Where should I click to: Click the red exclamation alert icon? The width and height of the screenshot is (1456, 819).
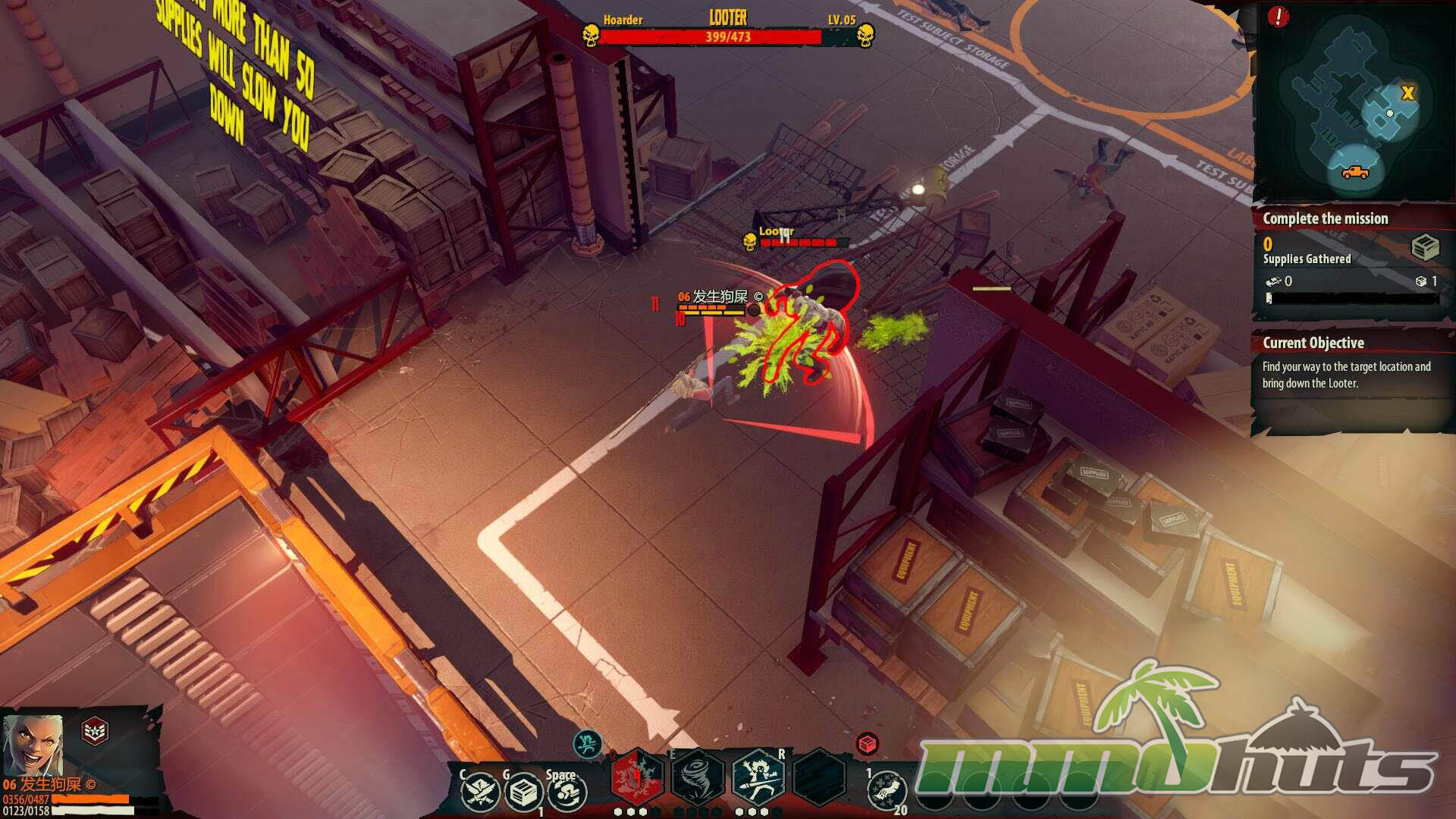1278,17
